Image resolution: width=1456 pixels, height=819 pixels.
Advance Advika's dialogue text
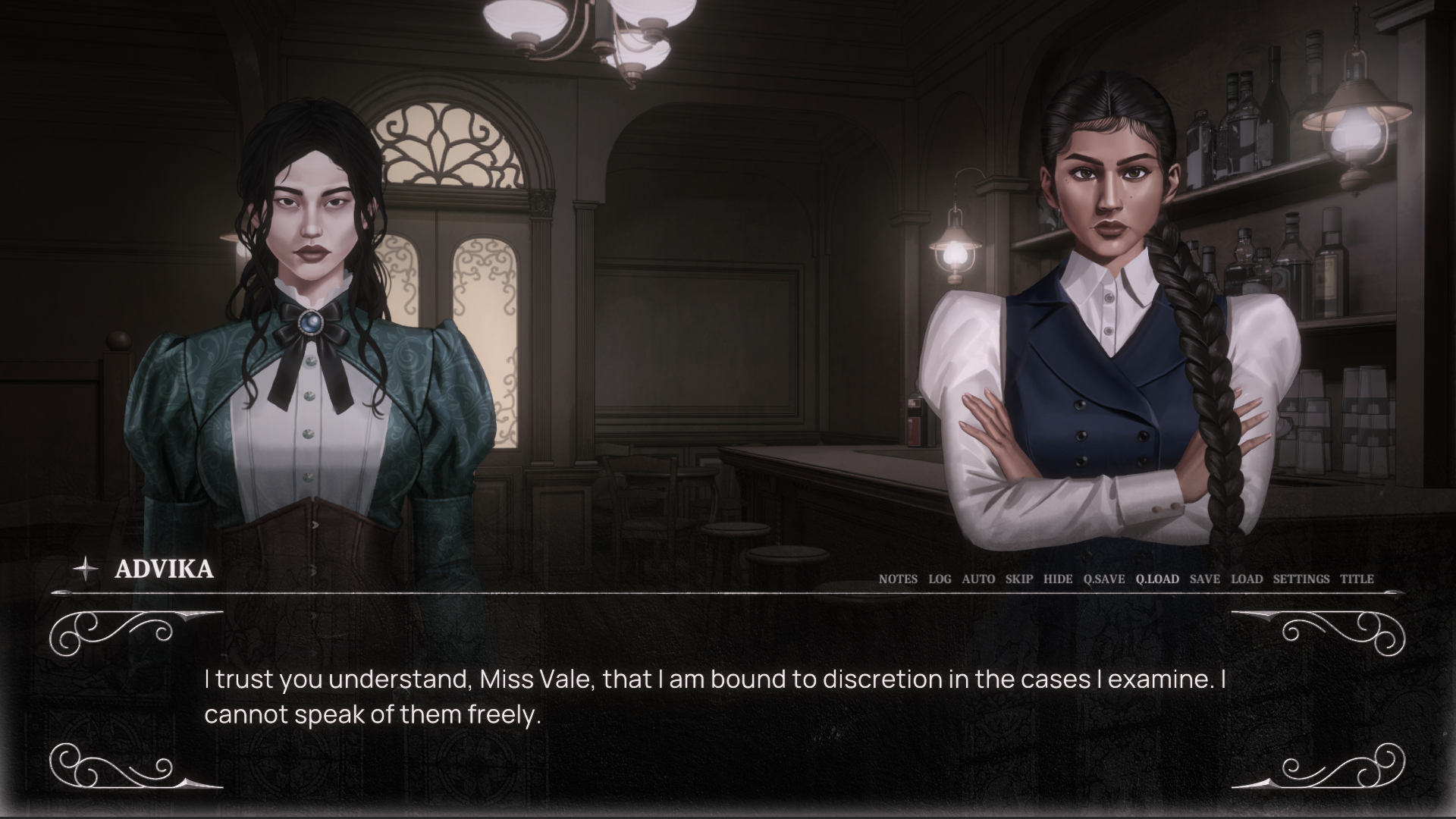point(713,698)
